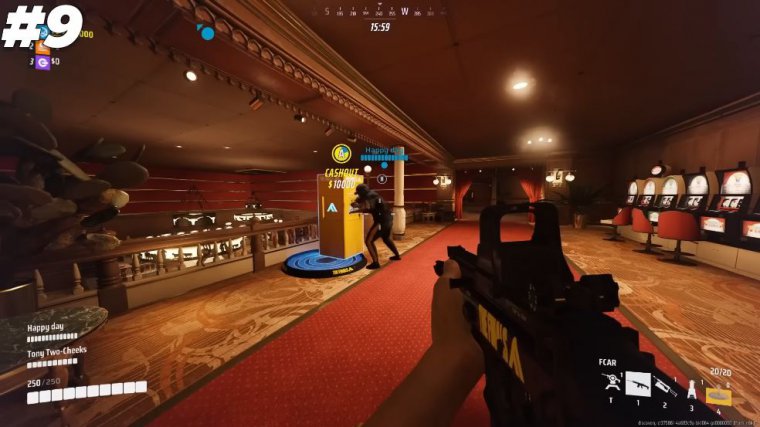The width and height of the screenshot is (760, 427).
Task: Select the yellow gadget in slot 4
Action: (718, 396)
